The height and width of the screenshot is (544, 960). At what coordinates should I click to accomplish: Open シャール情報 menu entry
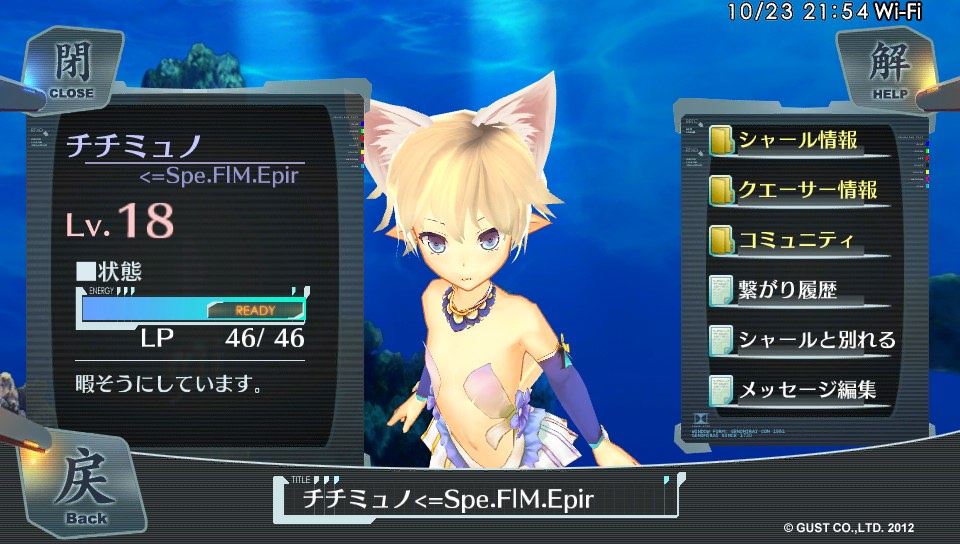797,140
